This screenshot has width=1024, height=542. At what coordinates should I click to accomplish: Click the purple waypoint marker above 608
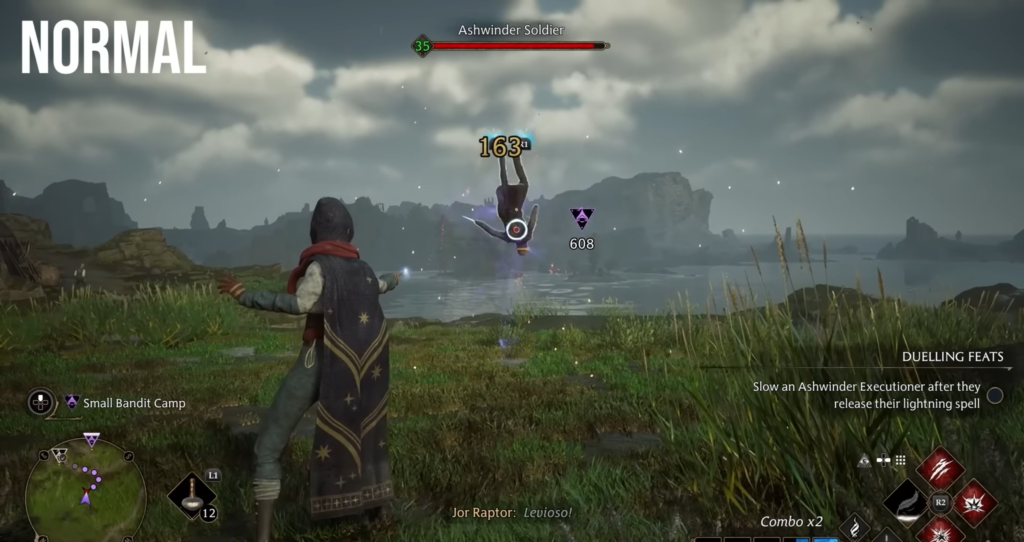581,217
